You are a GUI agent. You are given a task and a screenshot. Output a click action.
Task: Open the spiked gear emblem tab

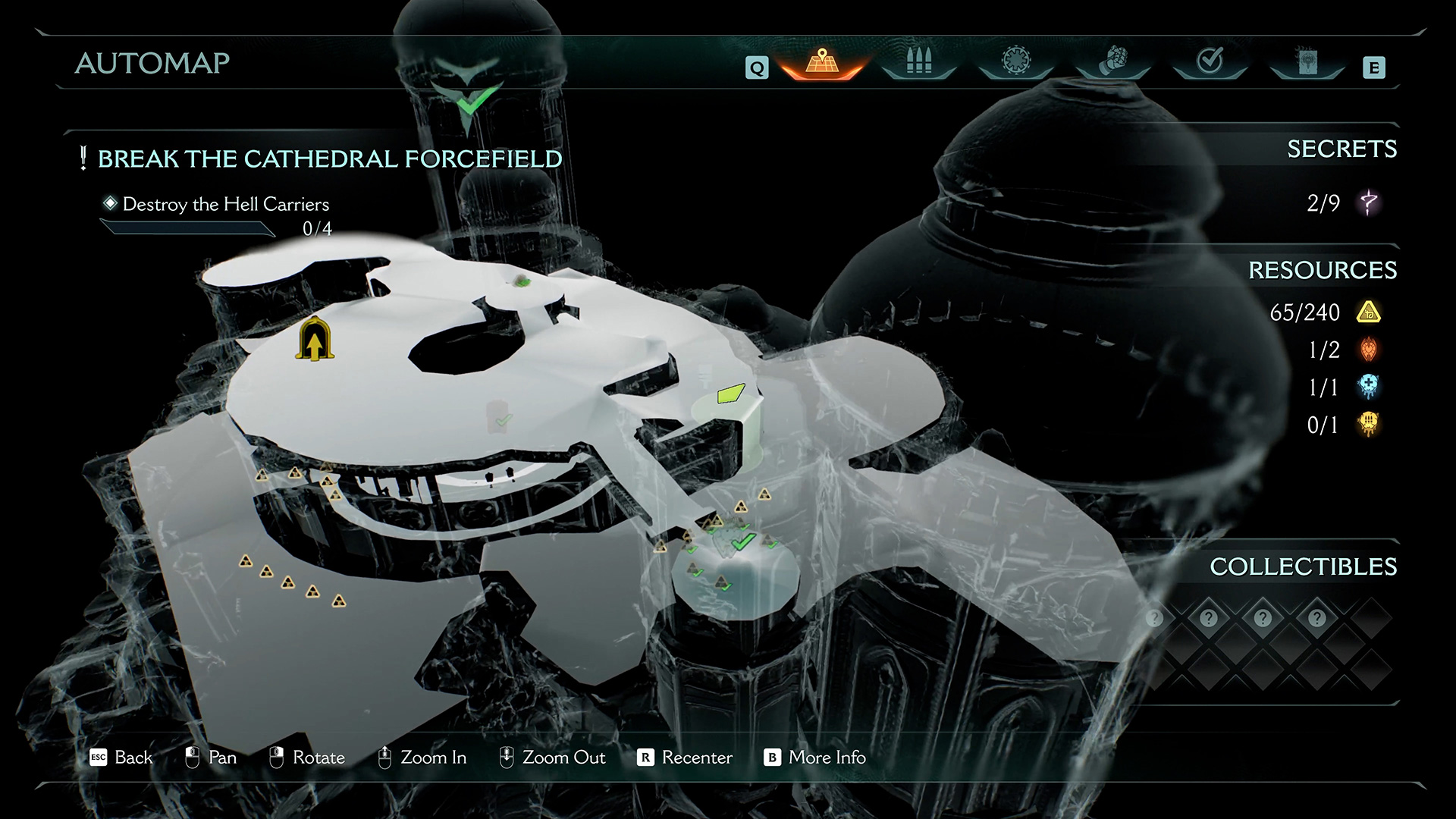coord(1016,61)
